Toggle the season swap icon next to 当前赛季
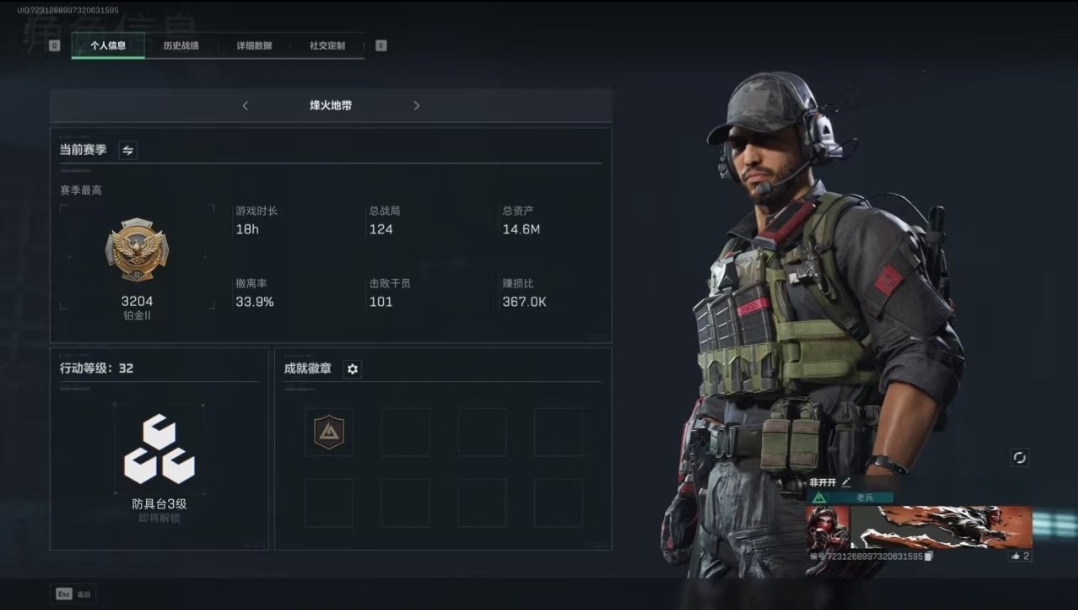1078x610 pixels. (x=128, y=150)
